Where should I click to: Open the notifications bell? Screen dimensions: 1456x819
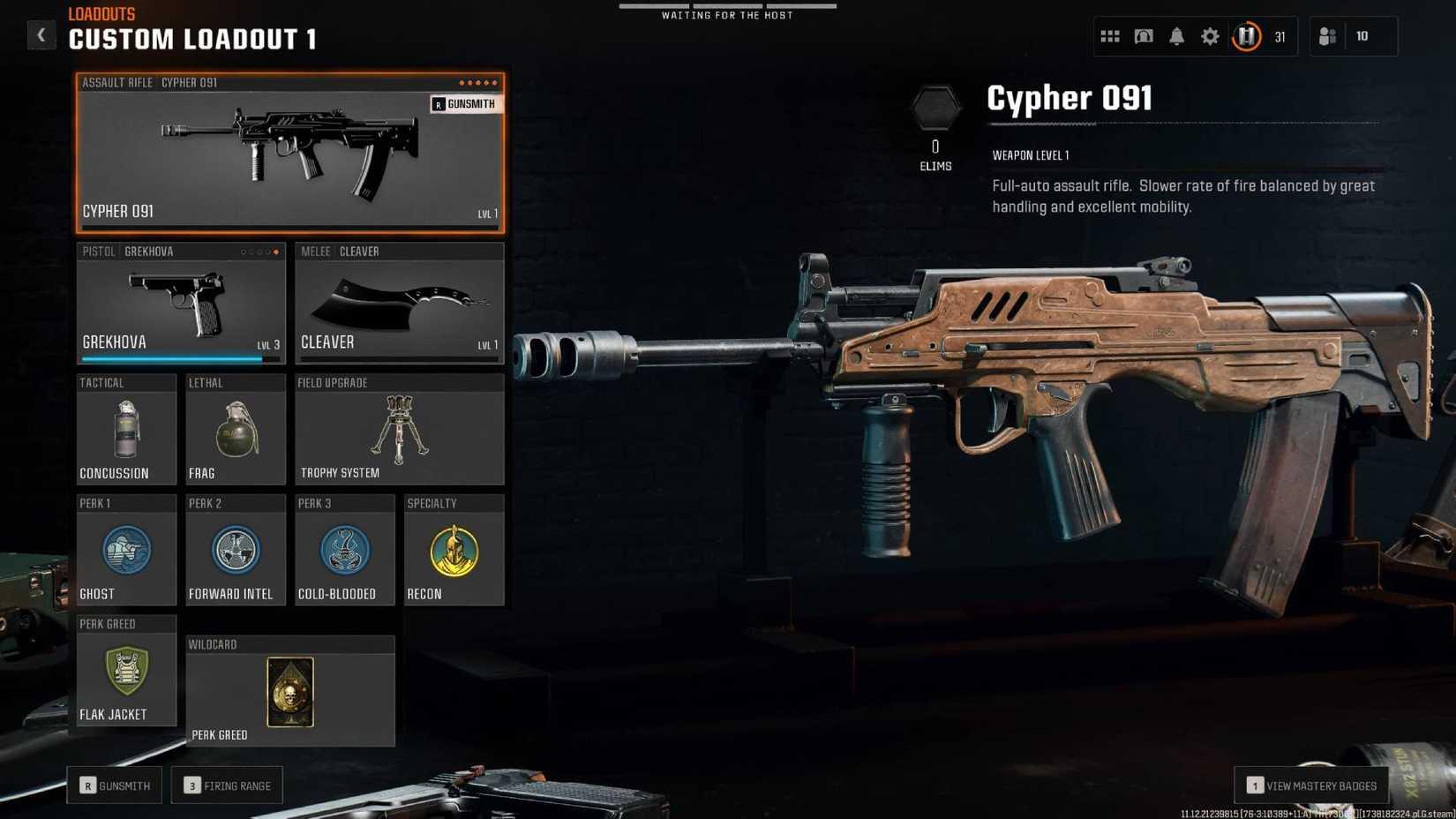pos(1177,35)
